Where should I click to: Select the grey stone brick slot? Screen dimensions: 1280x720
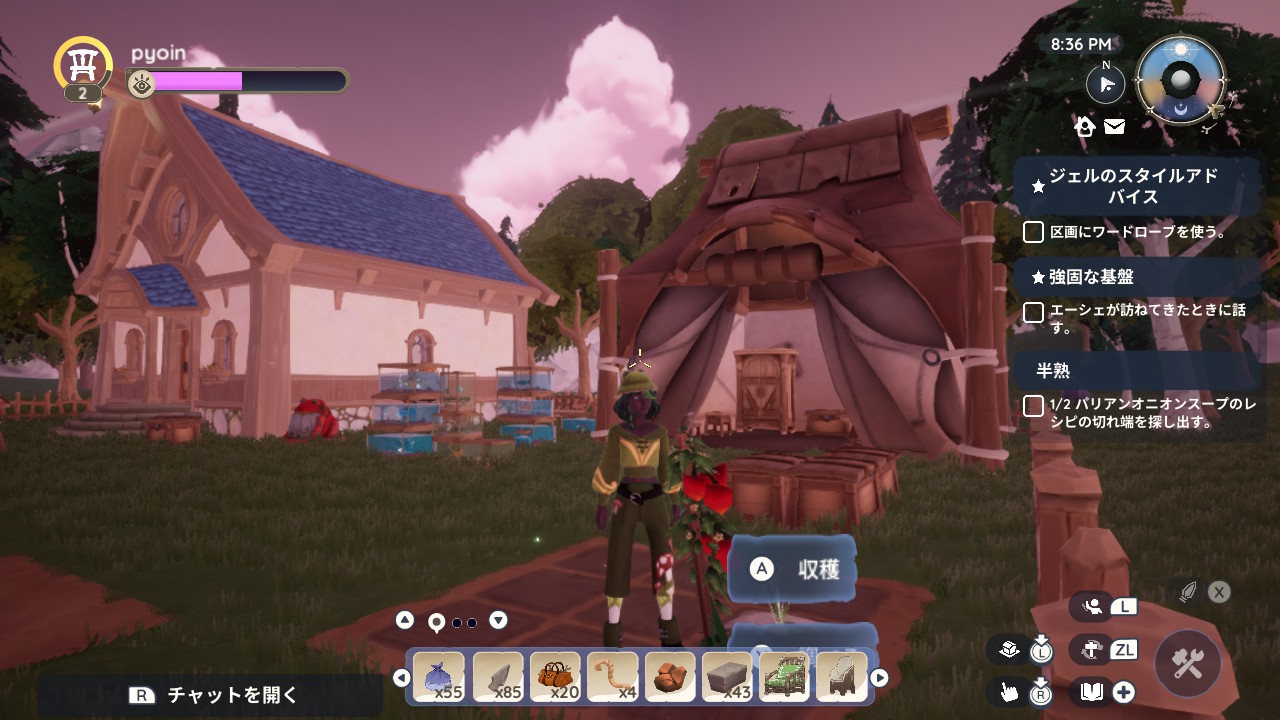coord(727,678)
